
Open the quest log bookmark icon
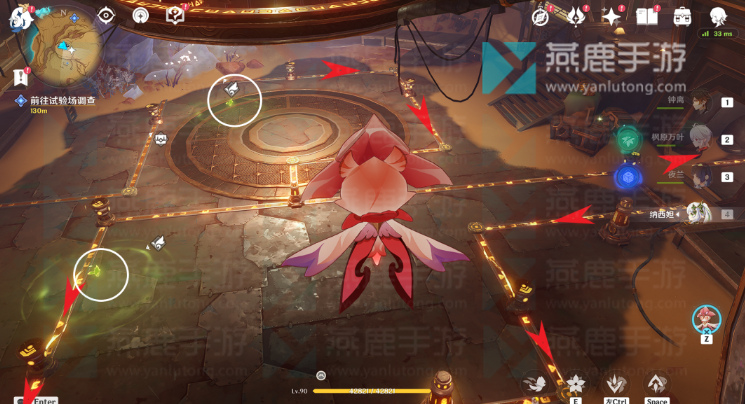(x=22, y=76)
